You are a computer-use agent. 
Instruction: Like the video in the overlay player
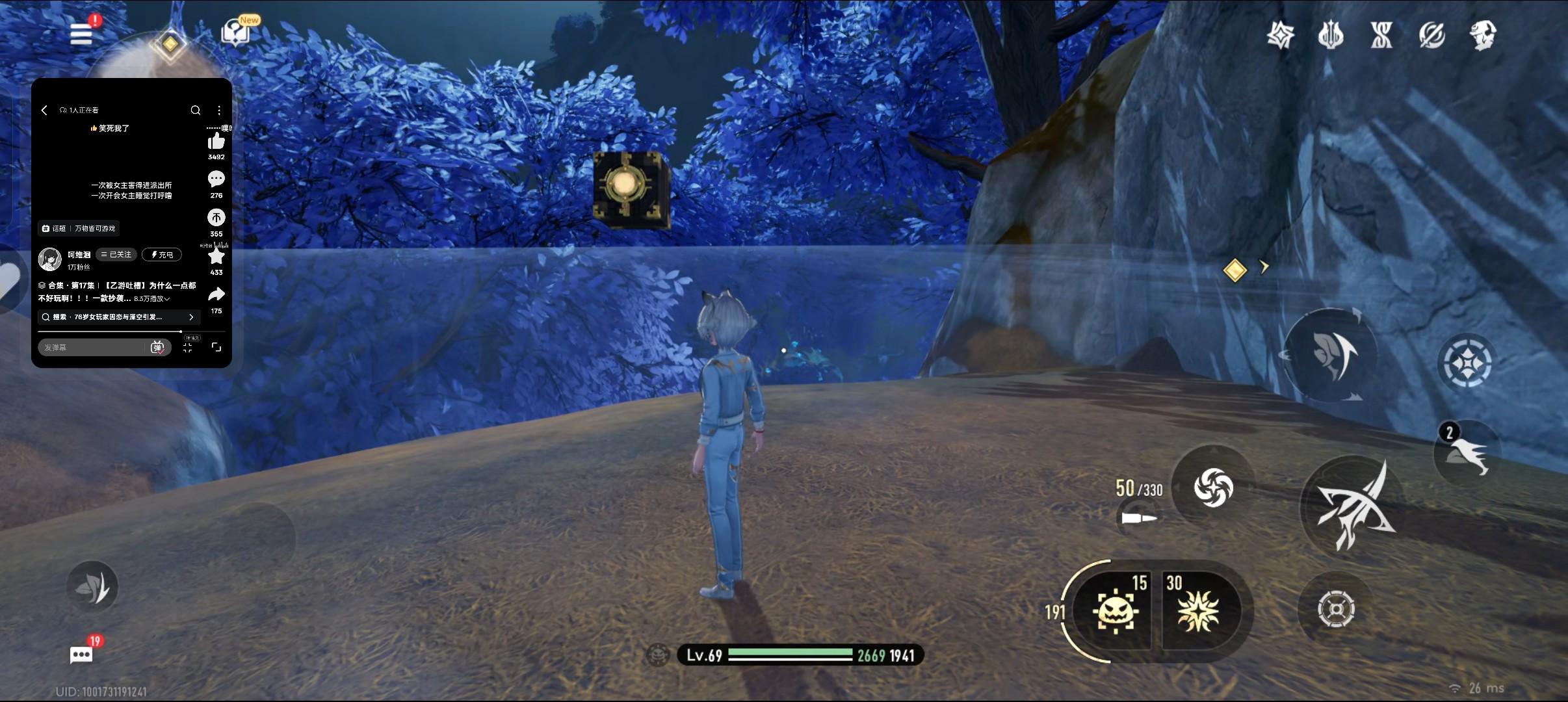click(x=216, y=142)
